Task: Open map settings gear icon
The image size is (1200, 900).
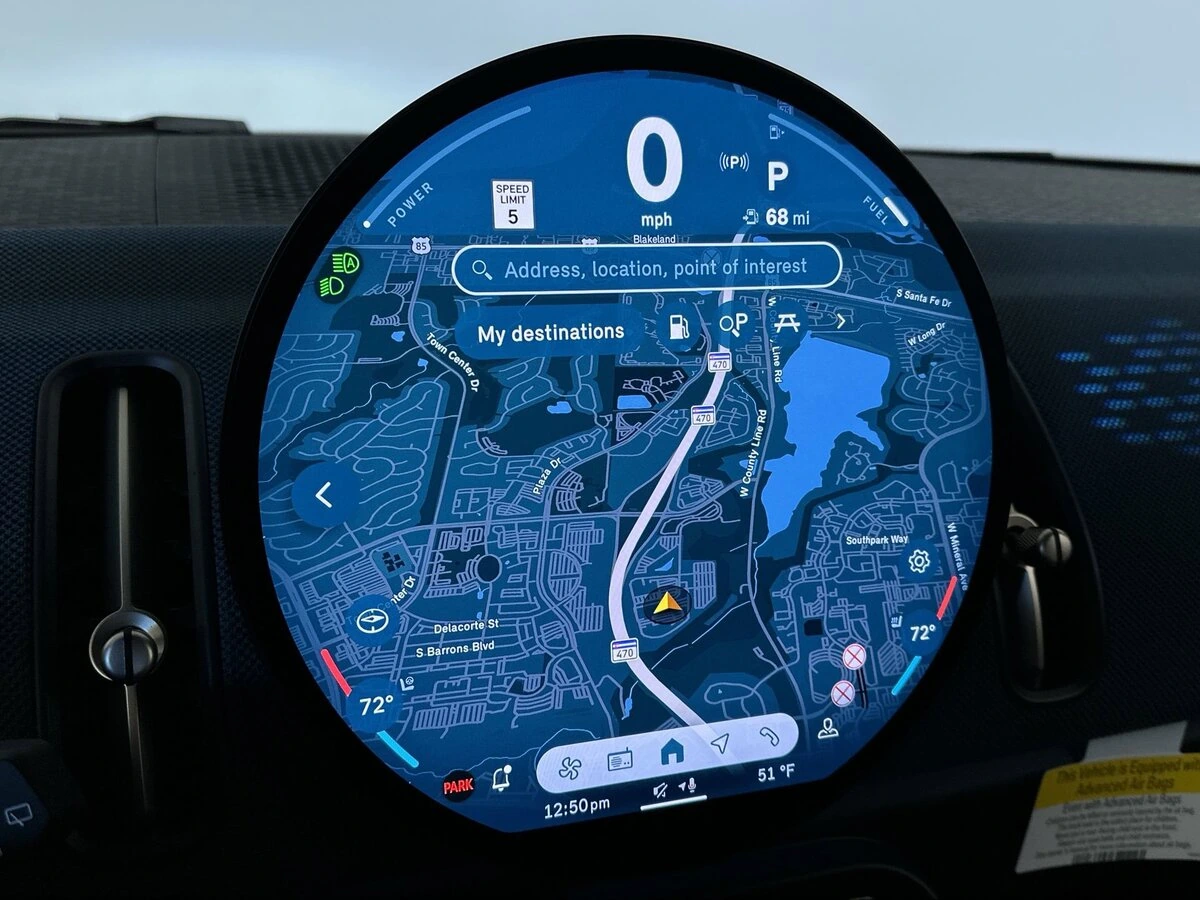Action: click(919, 561)
